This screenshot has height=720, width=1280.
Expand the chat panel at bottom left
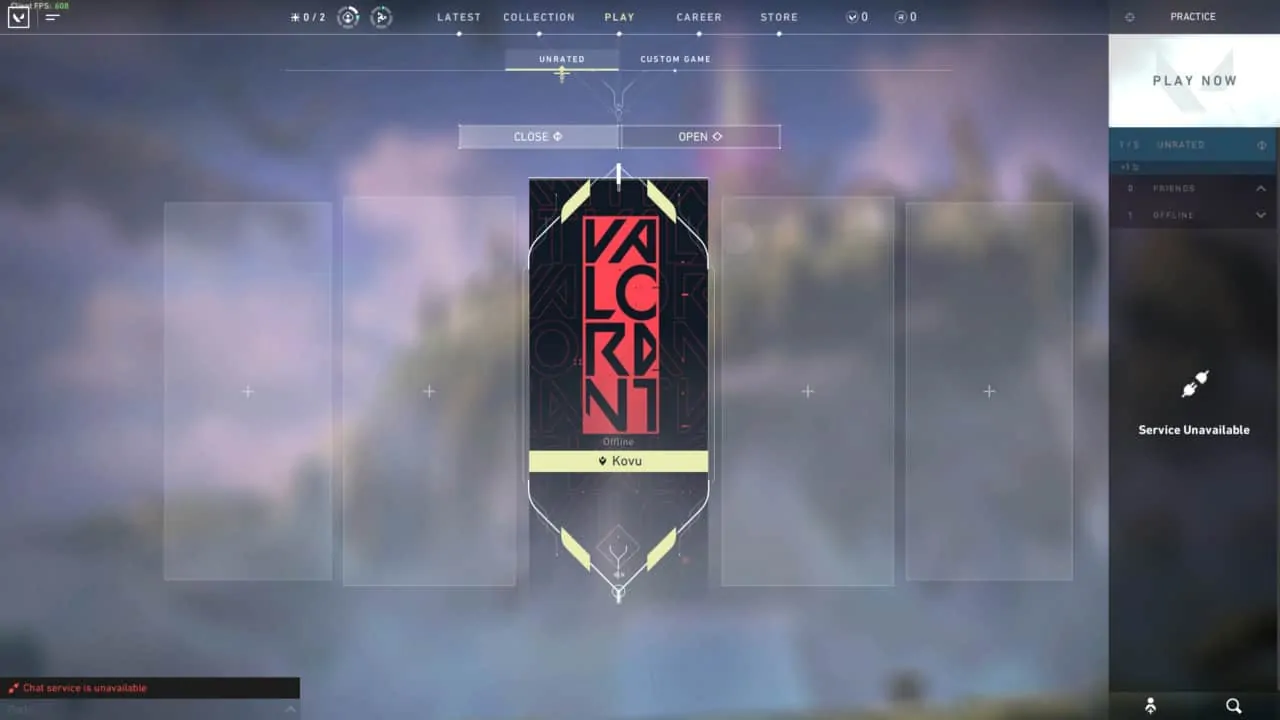290,709
